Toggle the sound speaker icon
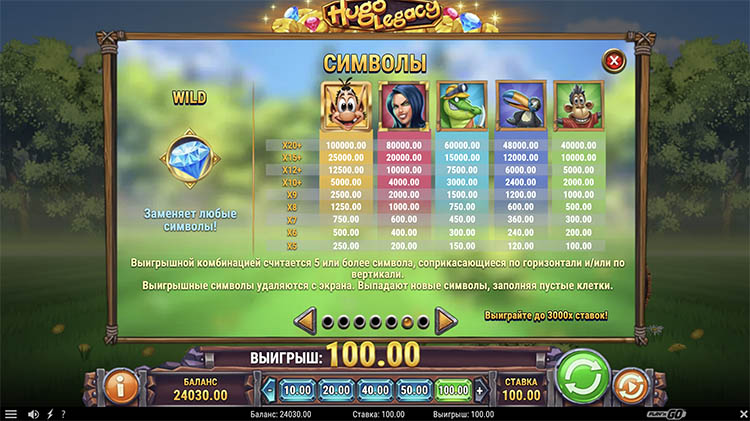 coord(33,414)
